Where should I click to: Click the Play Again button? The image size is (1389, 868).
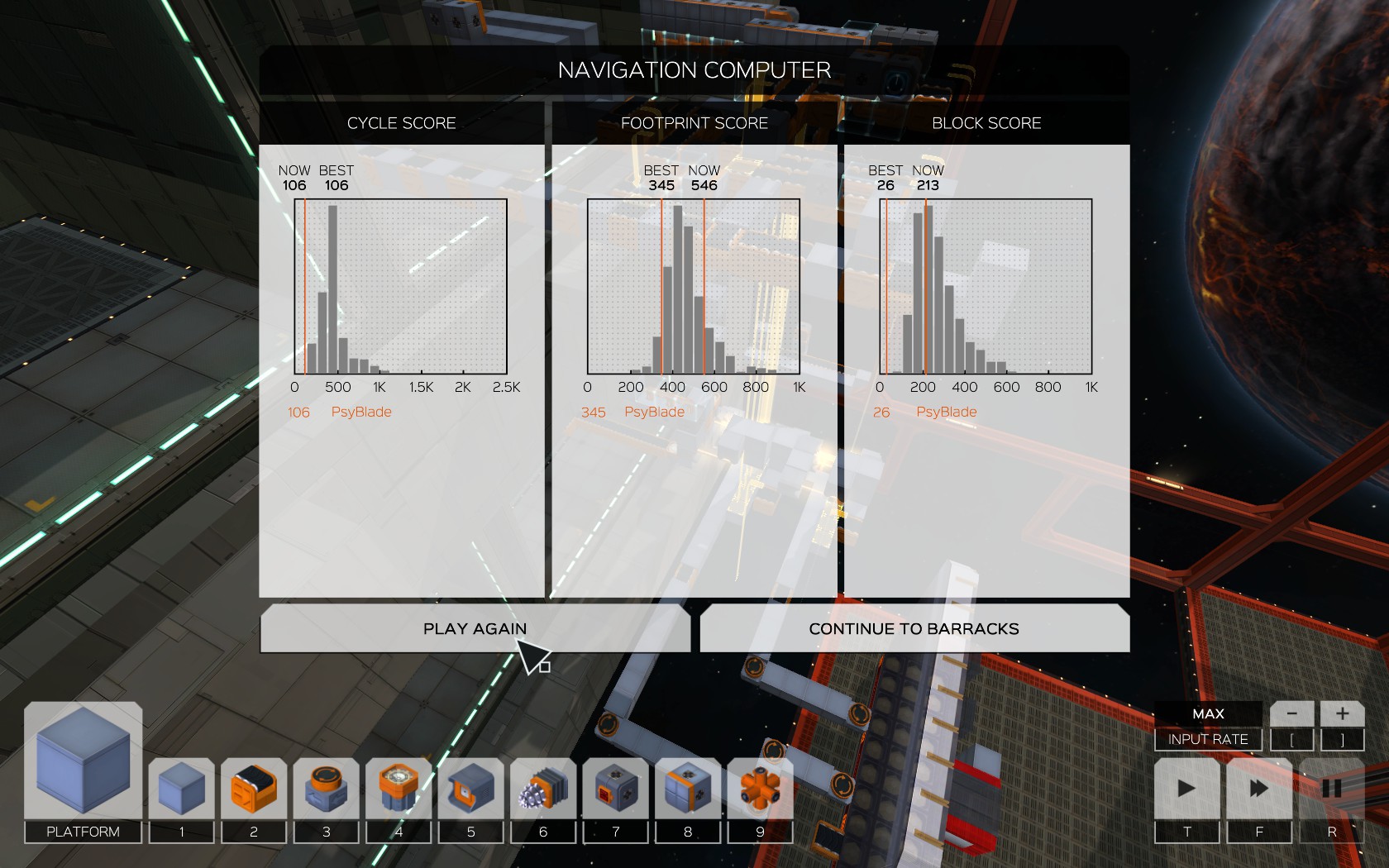(475, 629)
